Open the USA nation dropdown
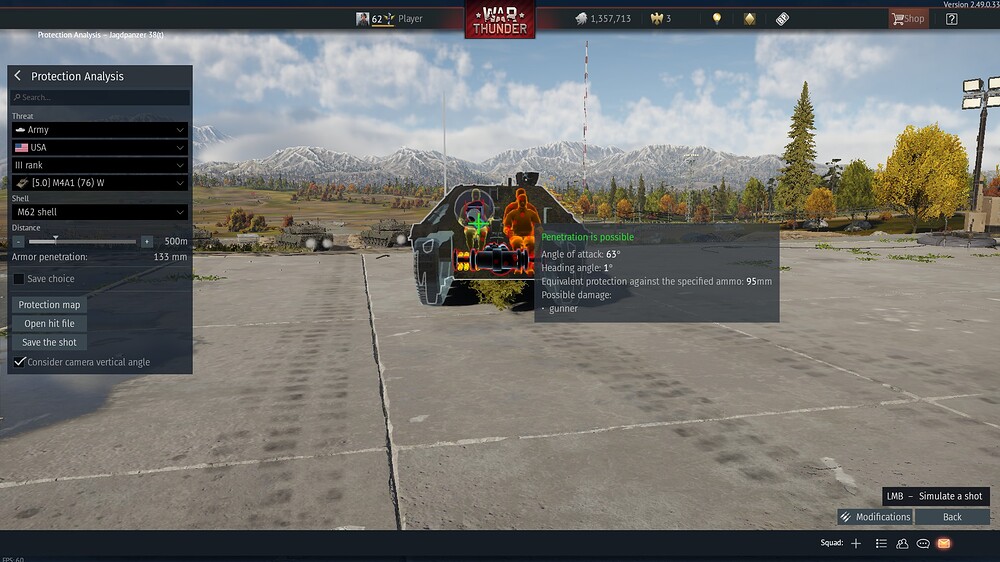This screenshot has width=1000, height=562. coord(99,148)
